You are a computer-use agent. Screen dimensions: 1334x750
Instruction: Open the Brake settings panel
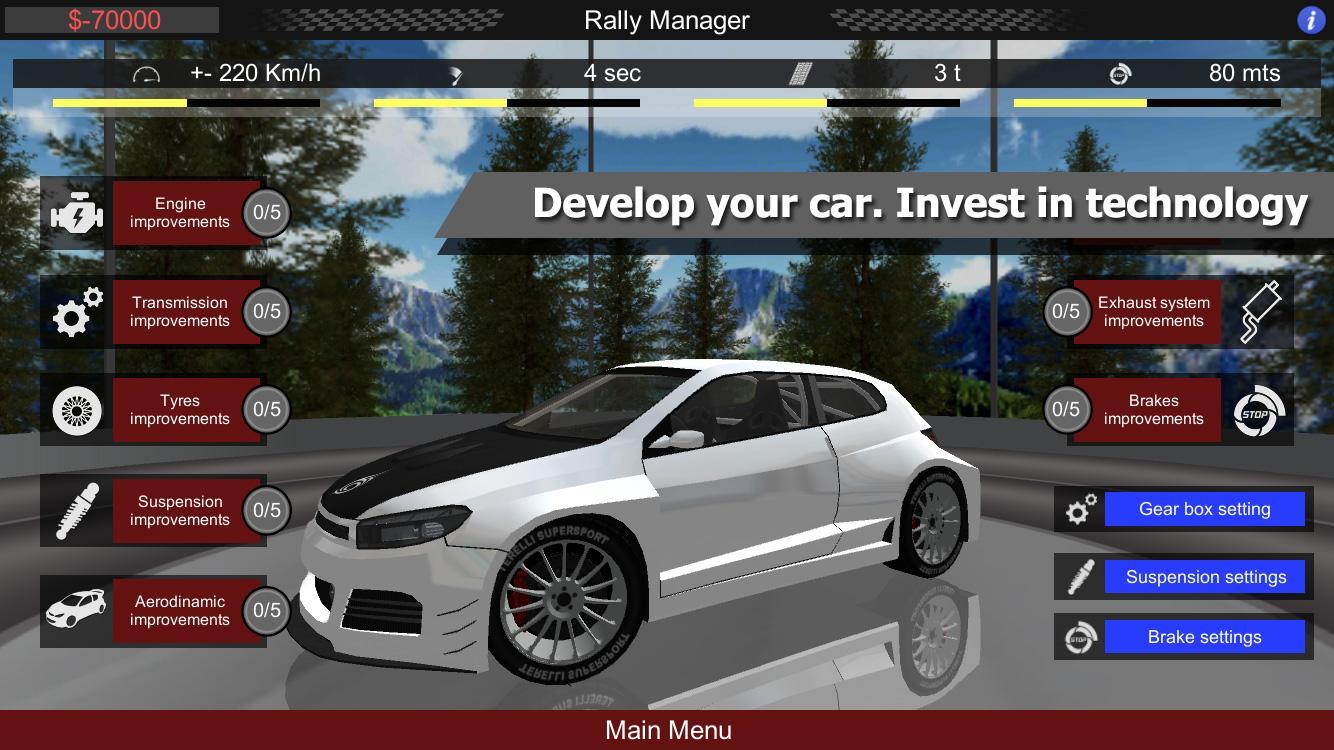[x=1203, y=636]
